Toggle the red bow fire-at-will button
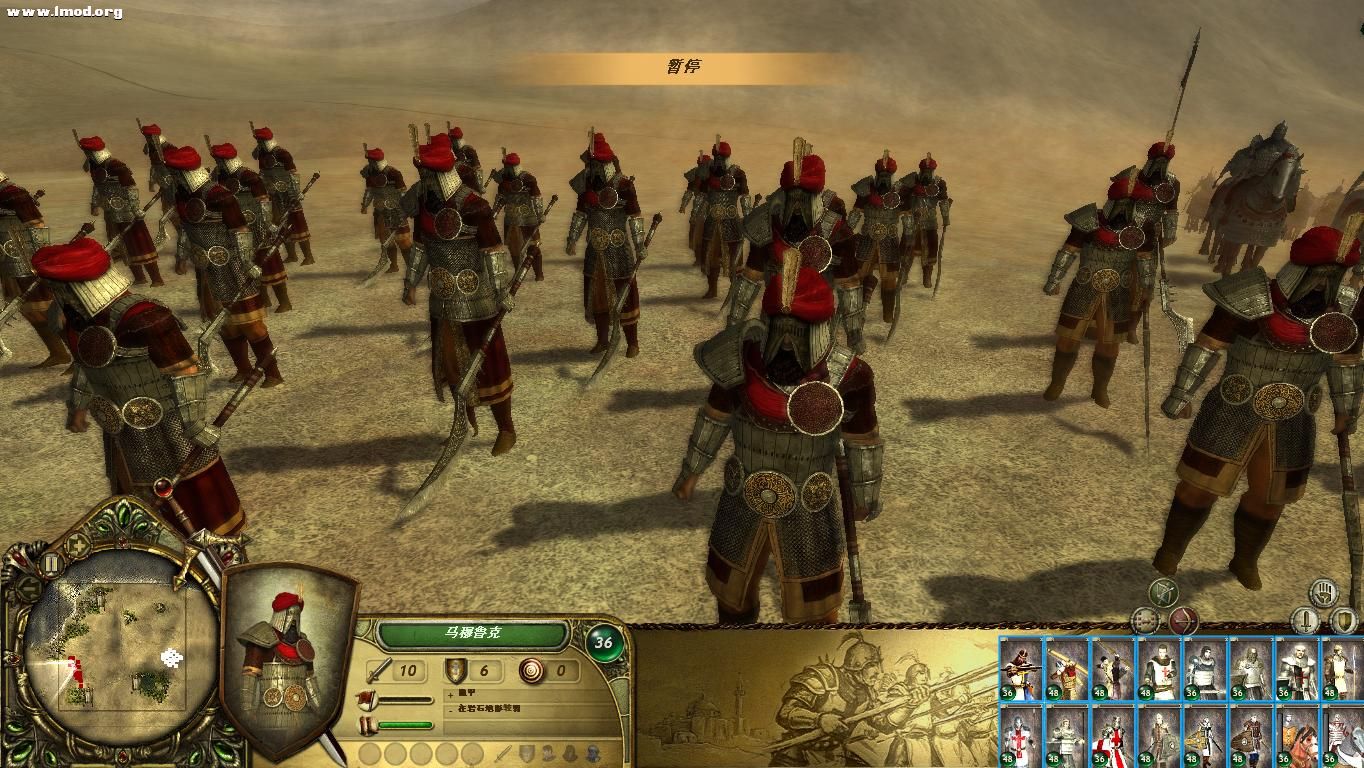The height and width of the screenshot is (768, 1364). click(1184, 621)
